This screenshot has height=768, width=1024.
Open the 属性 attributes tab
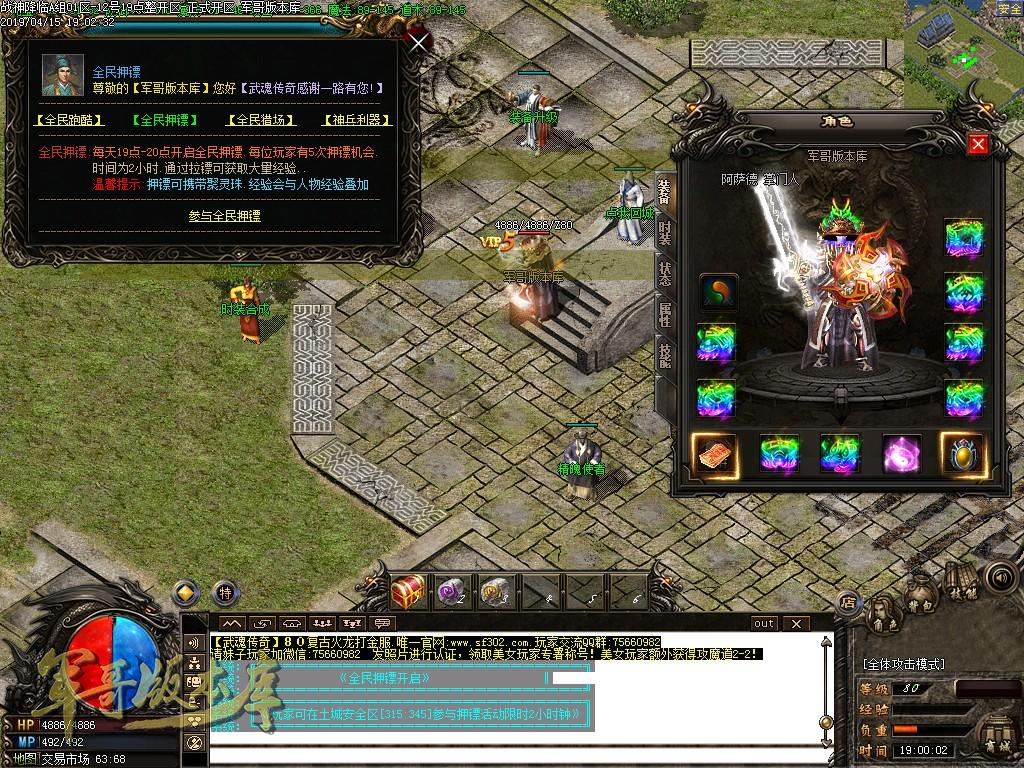pyautogui.click(x=665, y=315)
